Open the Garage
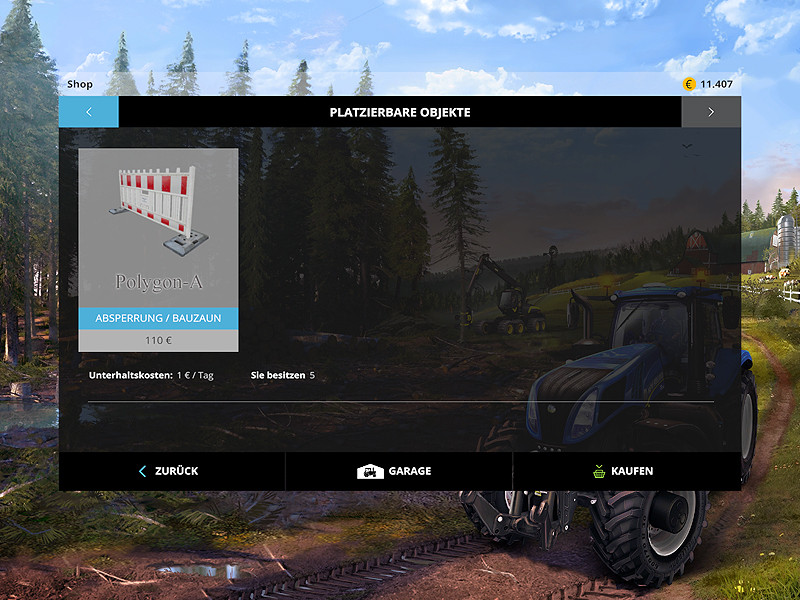 click(x=397, y=471)
